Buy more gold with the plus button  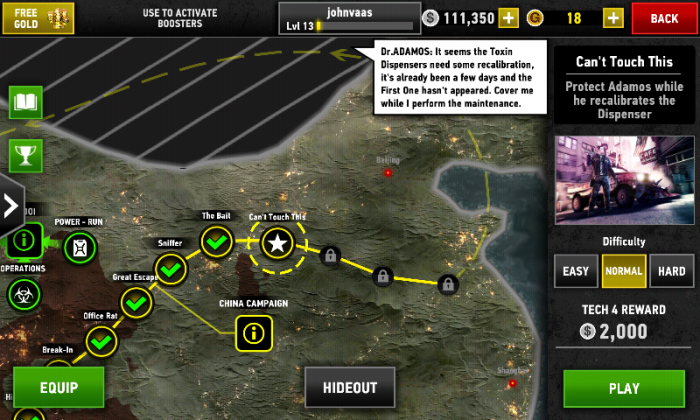(x=613, y=18)
